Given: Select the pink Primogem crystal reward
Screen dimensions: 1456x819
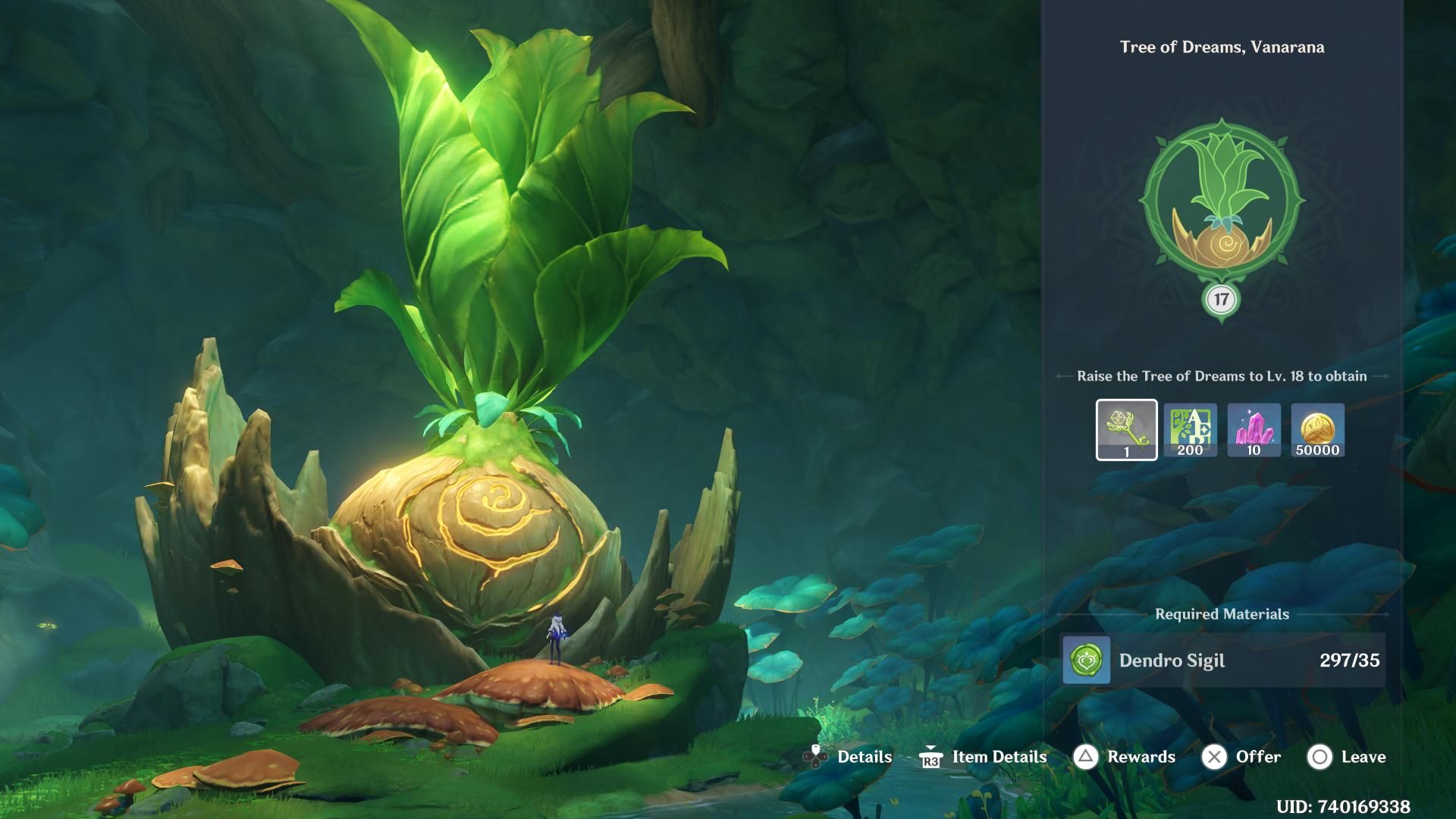Looking at the screenshot, I should coord(1254,430).
